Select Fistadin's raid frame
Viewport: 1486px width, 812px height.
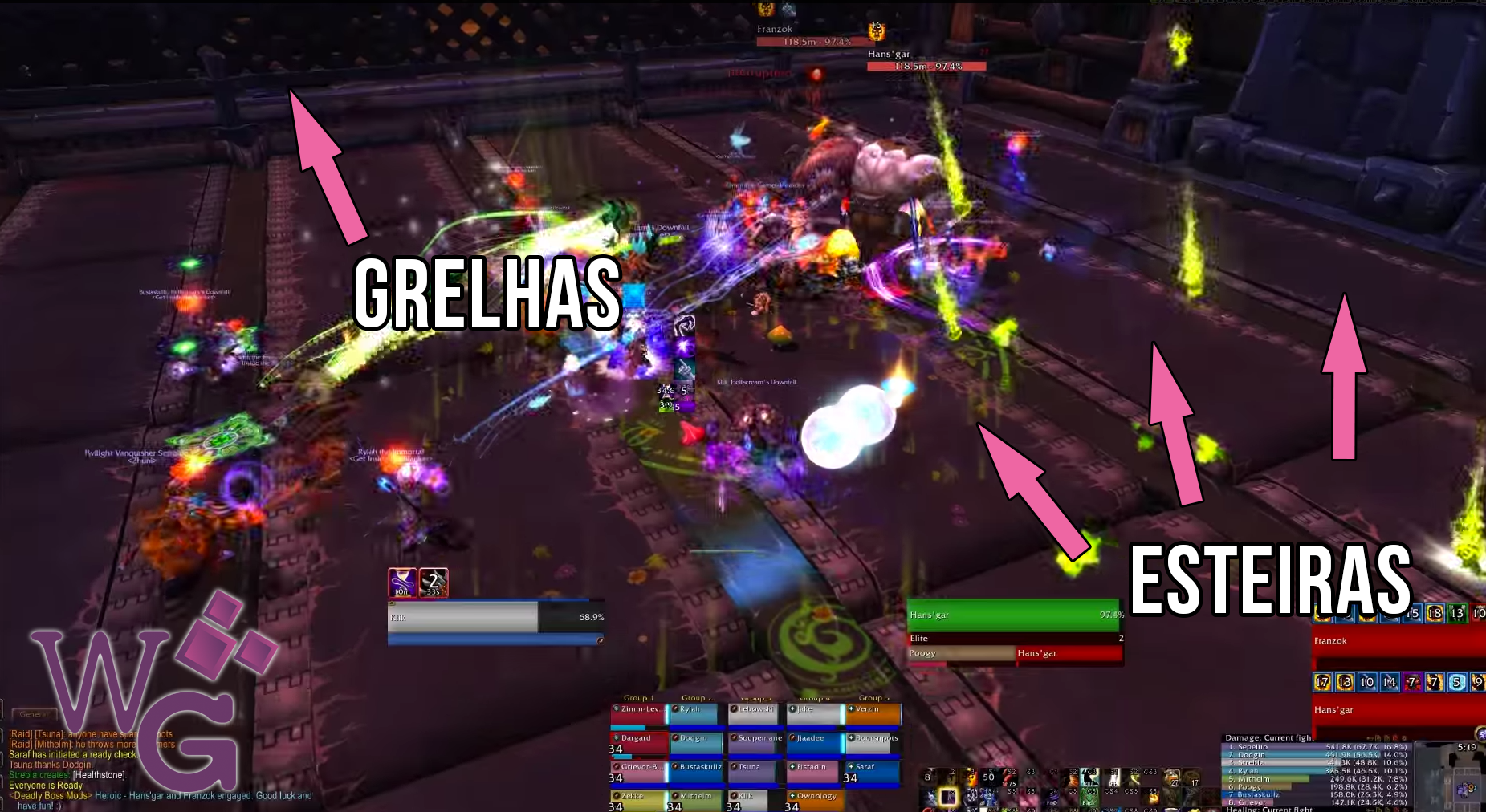click(814, 772)
